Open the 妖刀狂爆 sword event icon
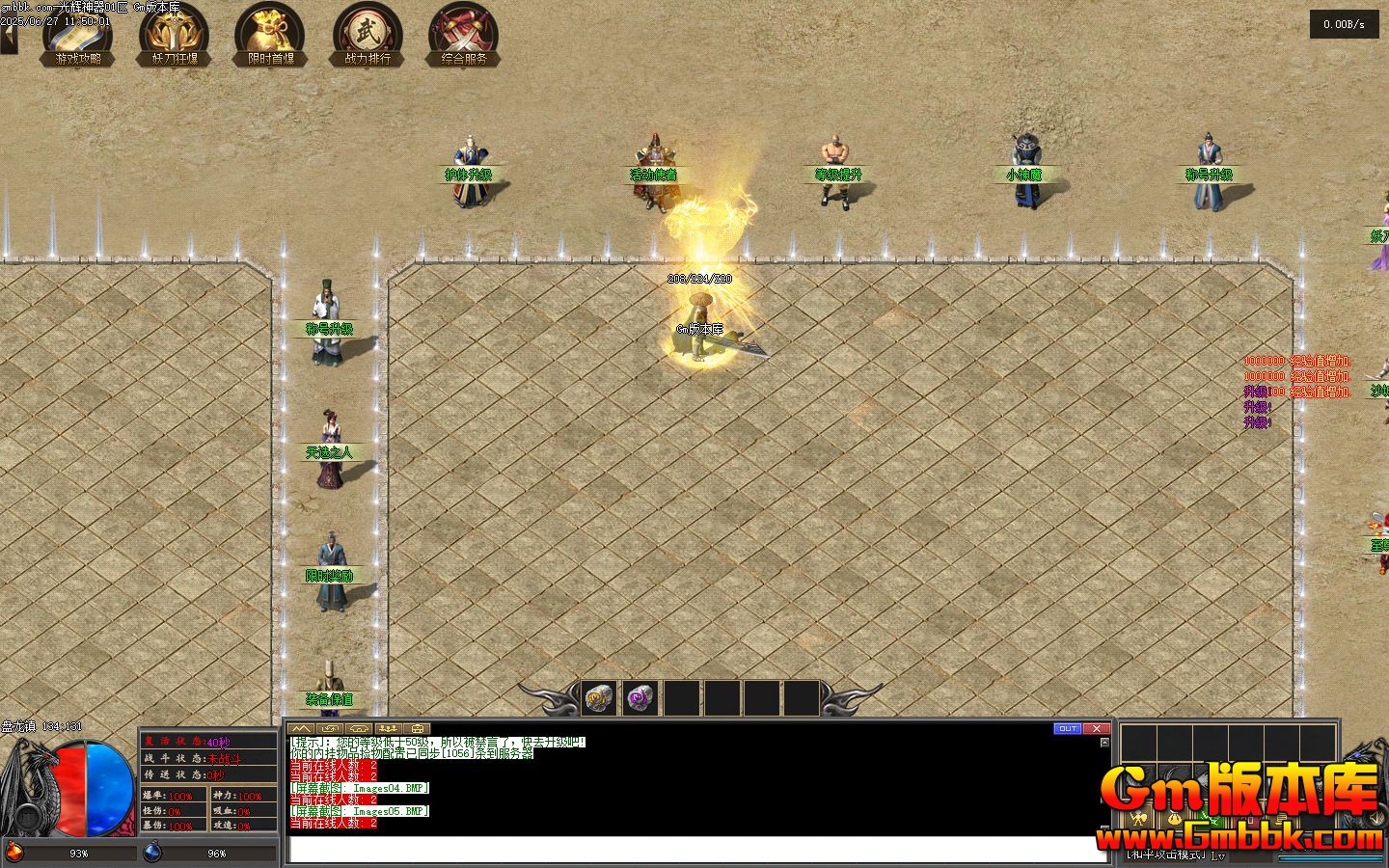The height and width of the screenshot is (868, 1389). (x=175, y=35)
